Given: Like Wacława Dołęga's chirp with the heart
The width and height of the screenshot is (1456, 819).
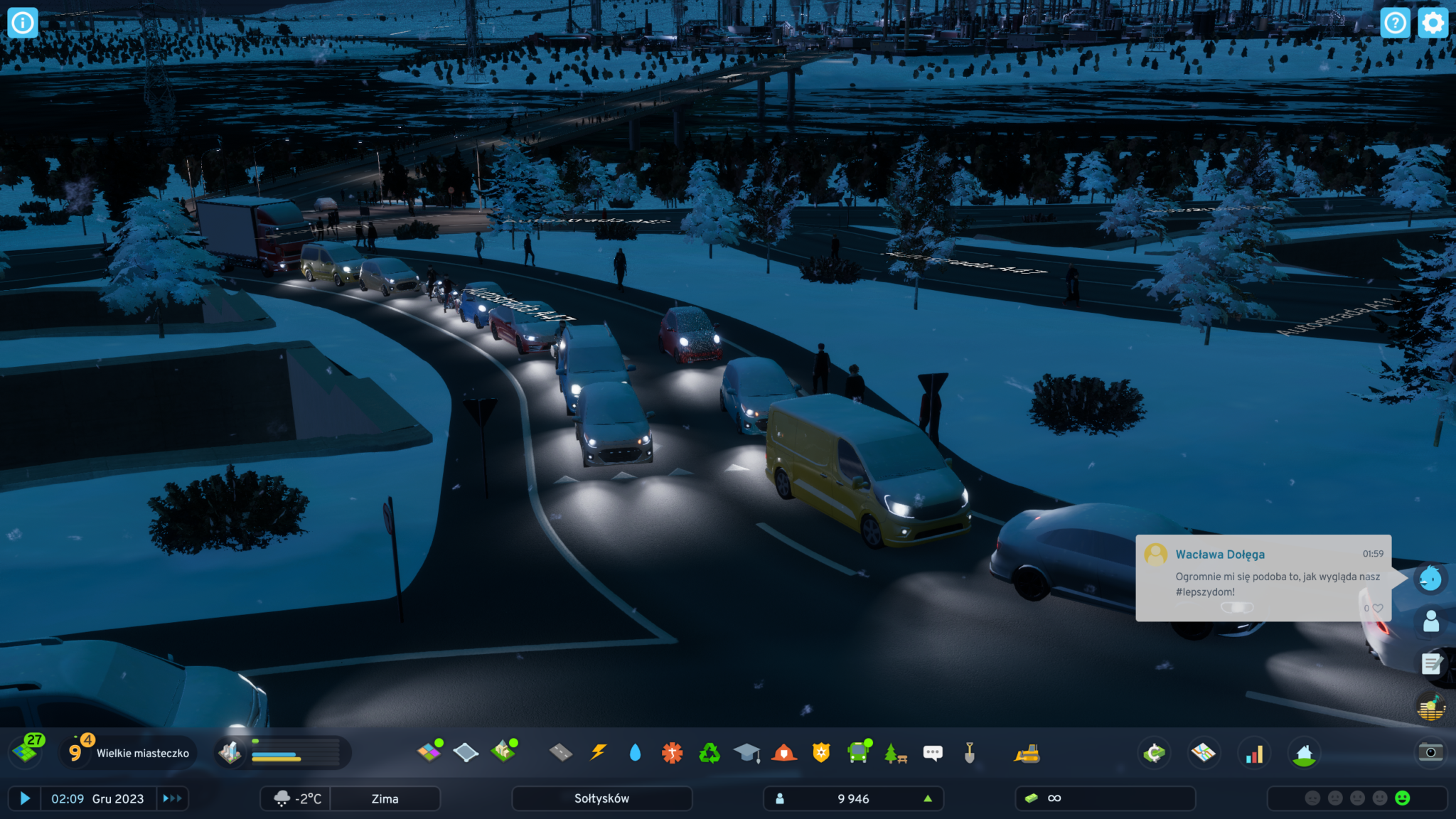Looking at the screenshot, I should 1377,608.
